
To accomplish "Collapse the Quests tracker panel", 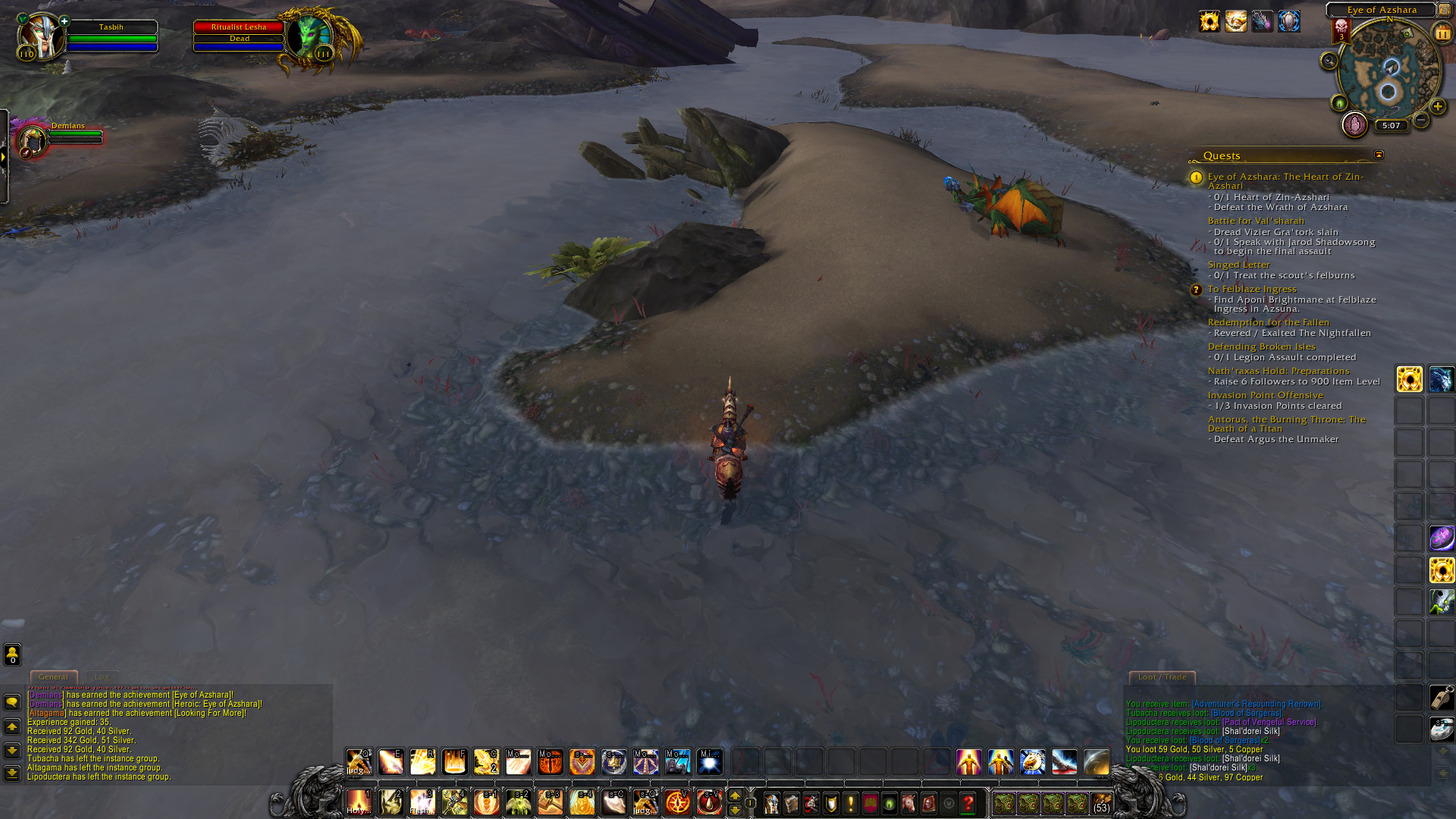I will 1379,155.
